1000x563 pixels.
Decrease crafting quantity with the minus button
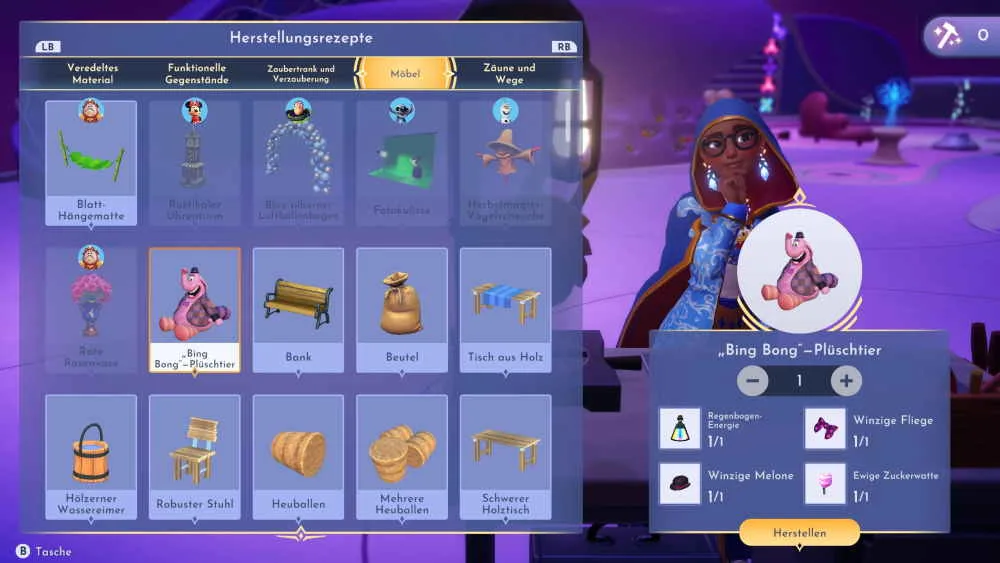pos(753,381)
